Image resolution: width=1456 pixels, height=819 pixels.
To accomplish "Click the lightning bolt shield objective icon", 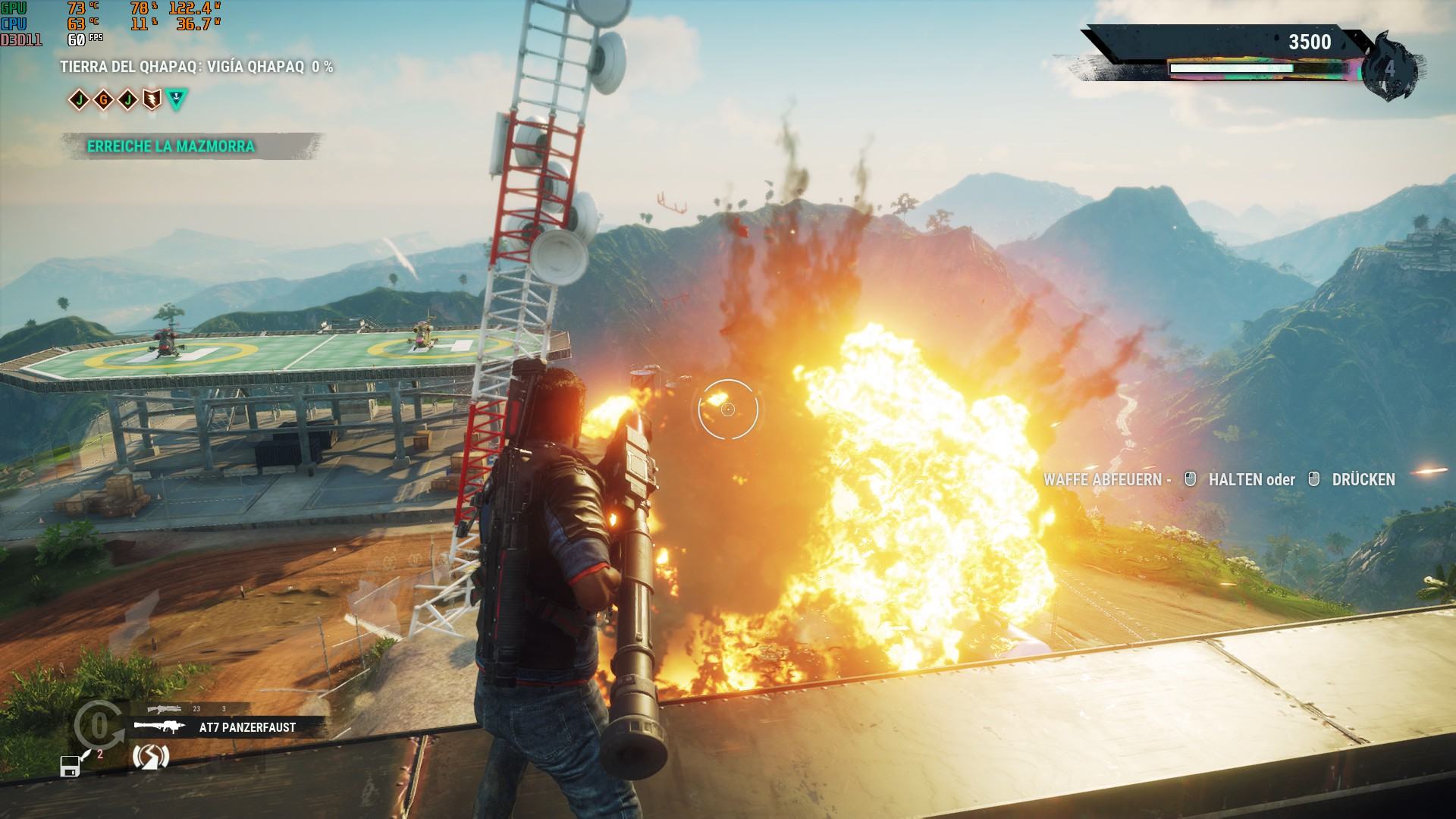I will (152, 99).
